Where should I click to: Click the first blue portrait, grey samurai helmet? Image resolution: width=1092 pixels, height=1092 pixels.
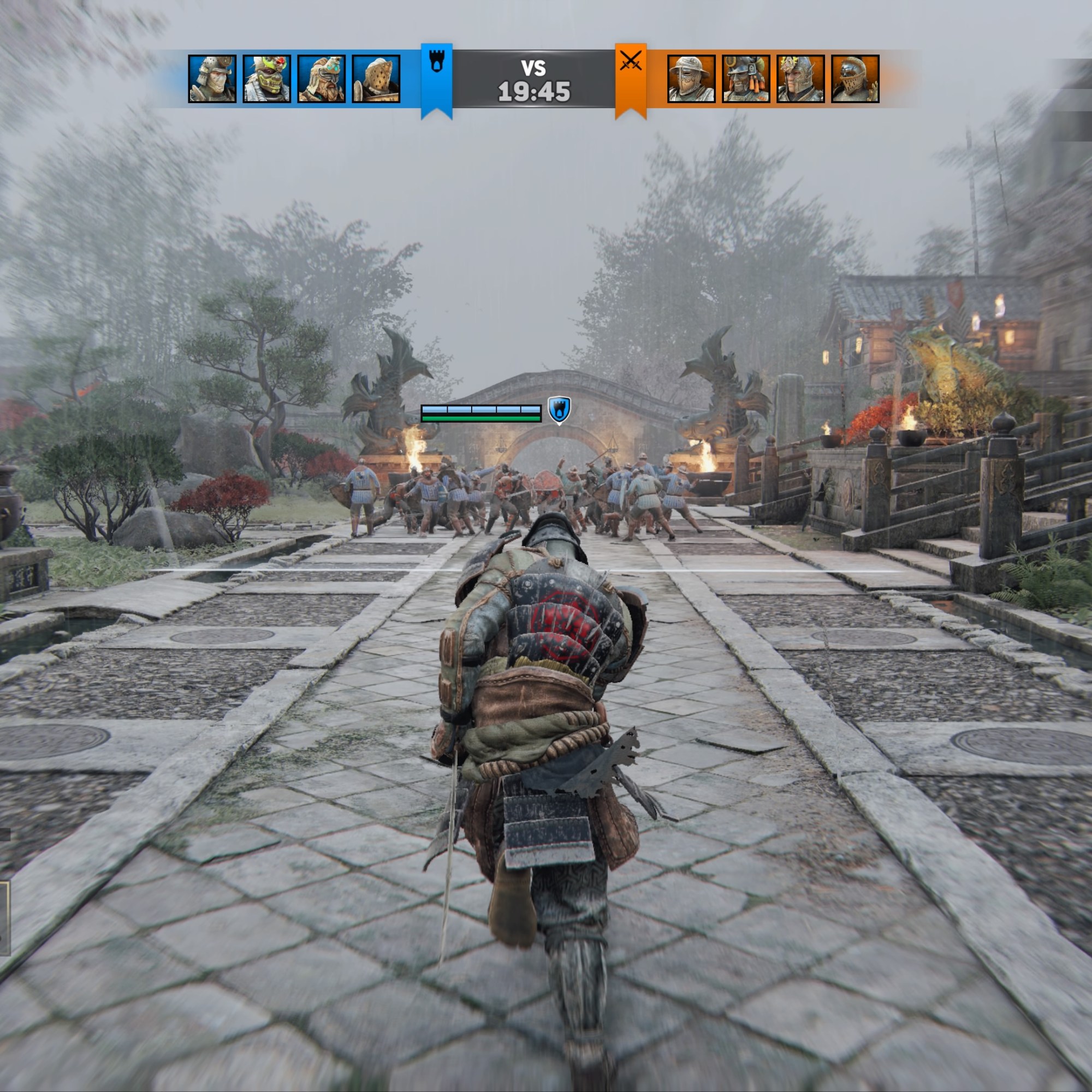click(212, 79)
